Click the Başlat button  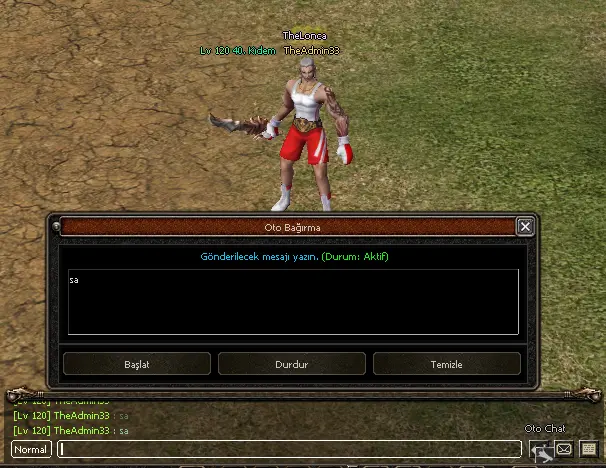(x=137, y=364)
